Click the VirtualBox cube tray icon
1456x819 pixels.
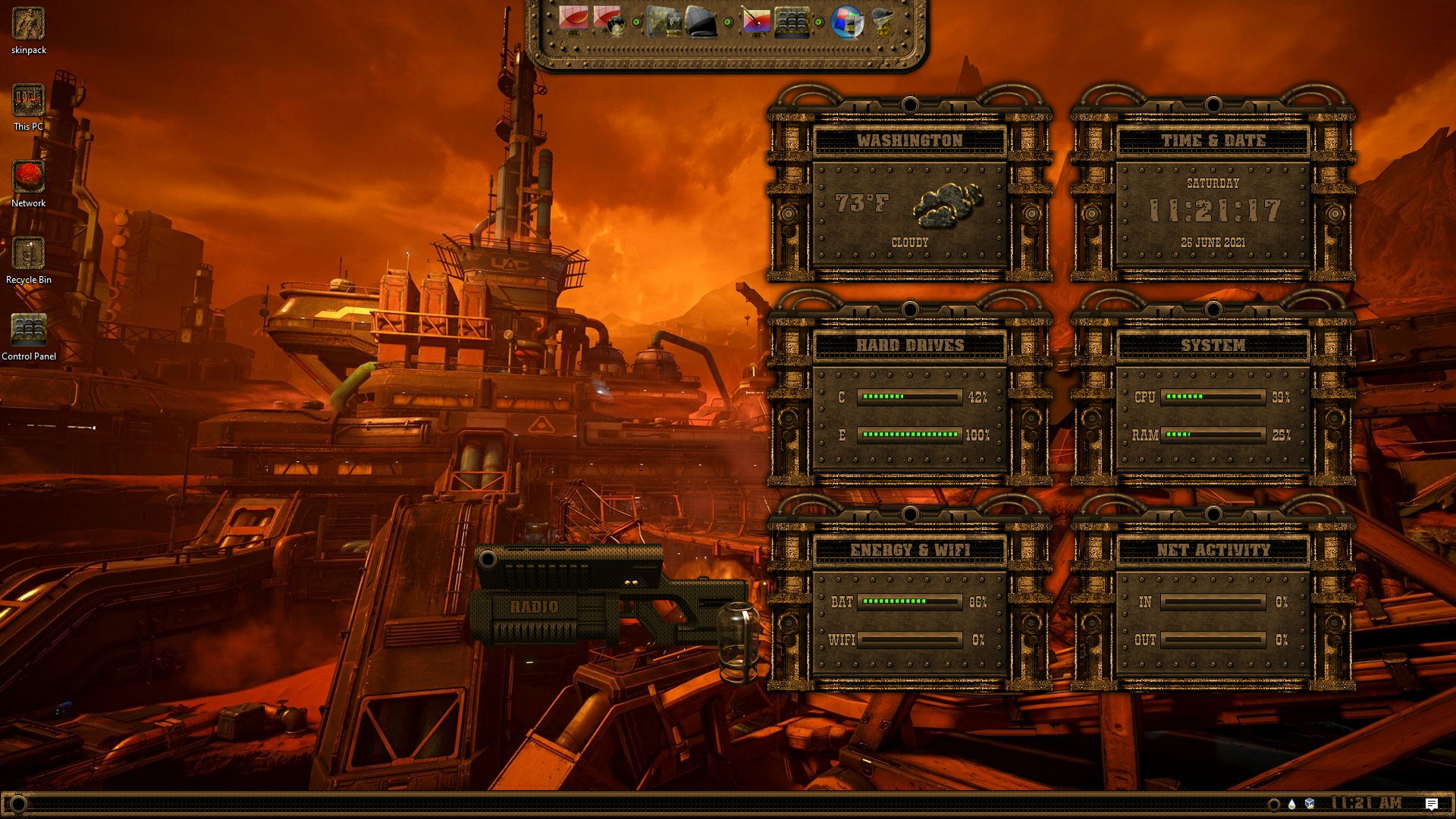1310,804
